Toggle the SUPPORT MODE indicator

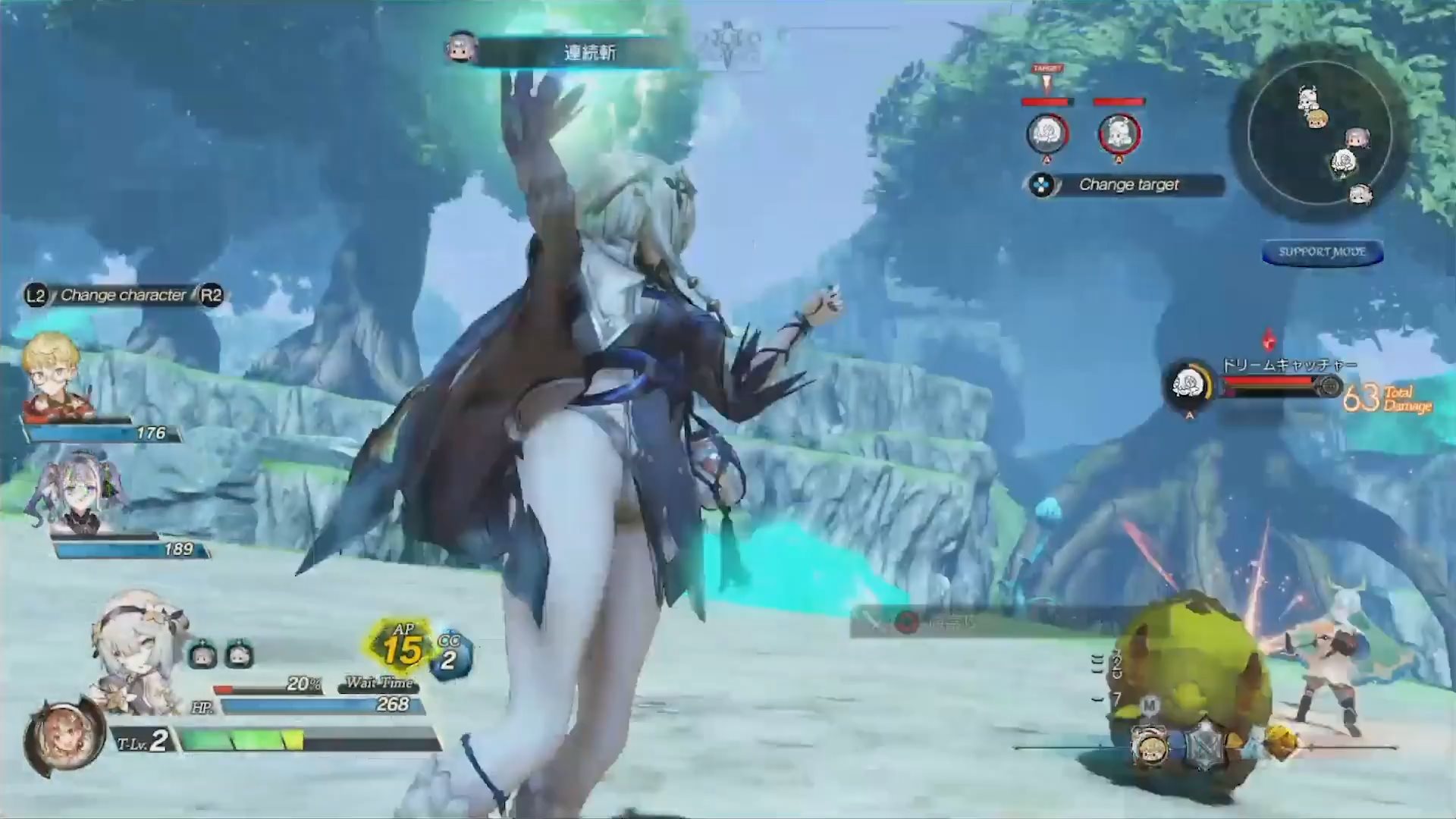(1322, 253)
